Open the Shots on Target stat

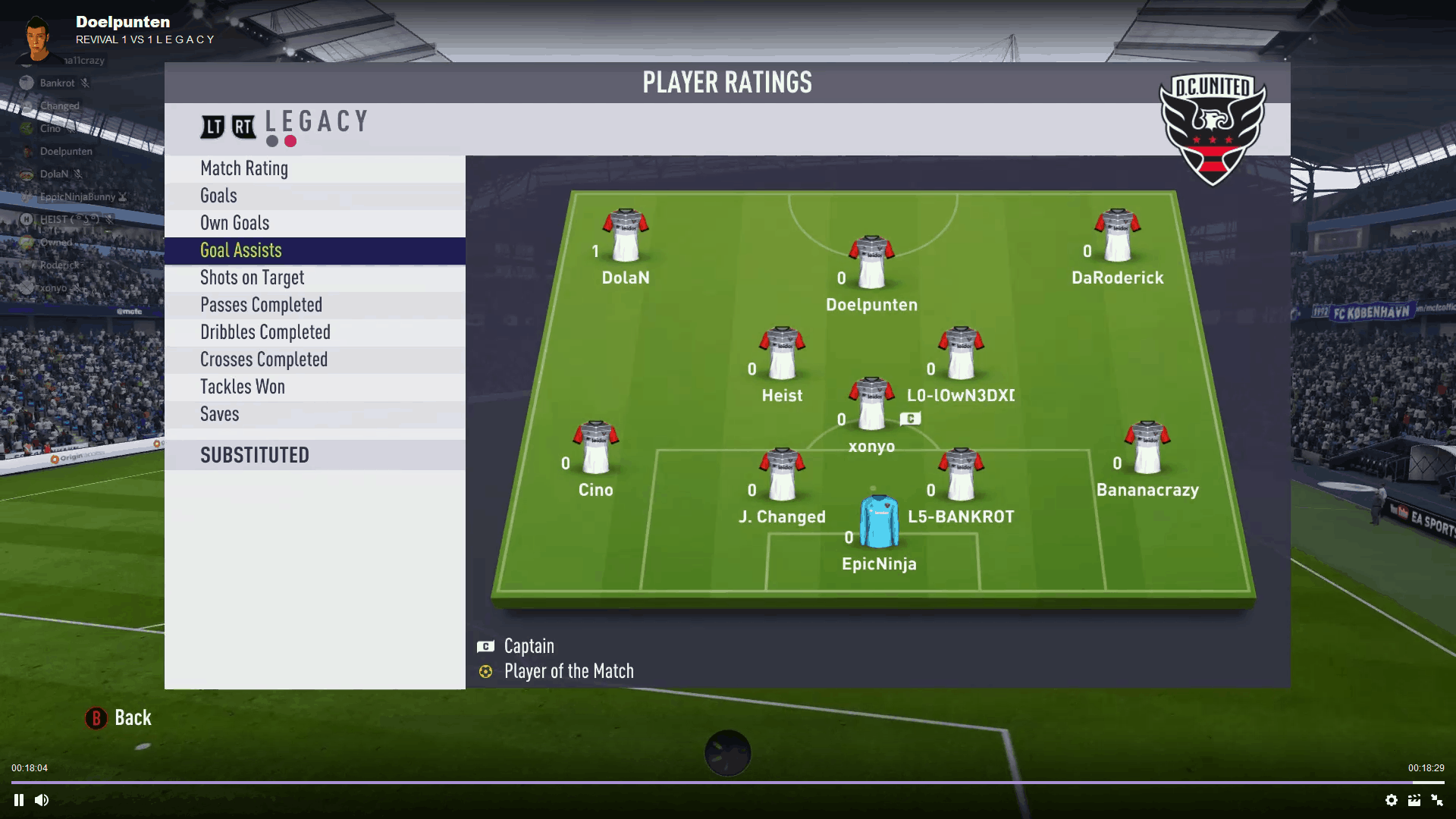click(252, 278)
